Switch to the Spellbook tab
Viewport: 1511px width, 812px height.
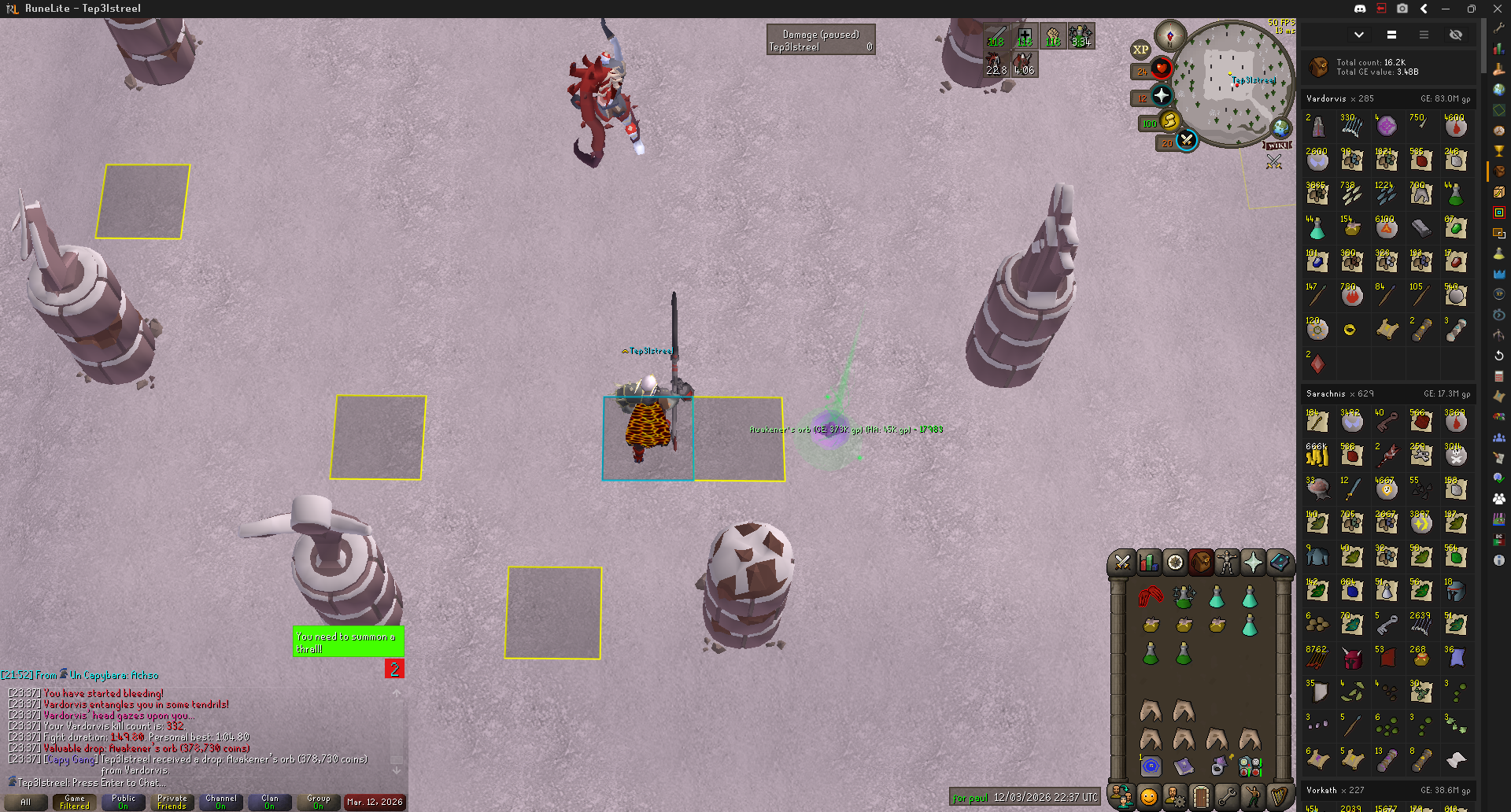pos(1279,563)
